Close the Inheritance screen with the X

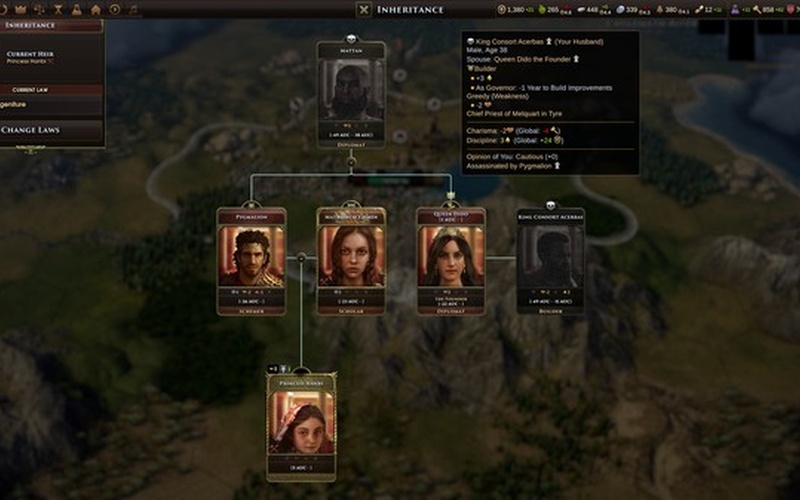(364, 10)
